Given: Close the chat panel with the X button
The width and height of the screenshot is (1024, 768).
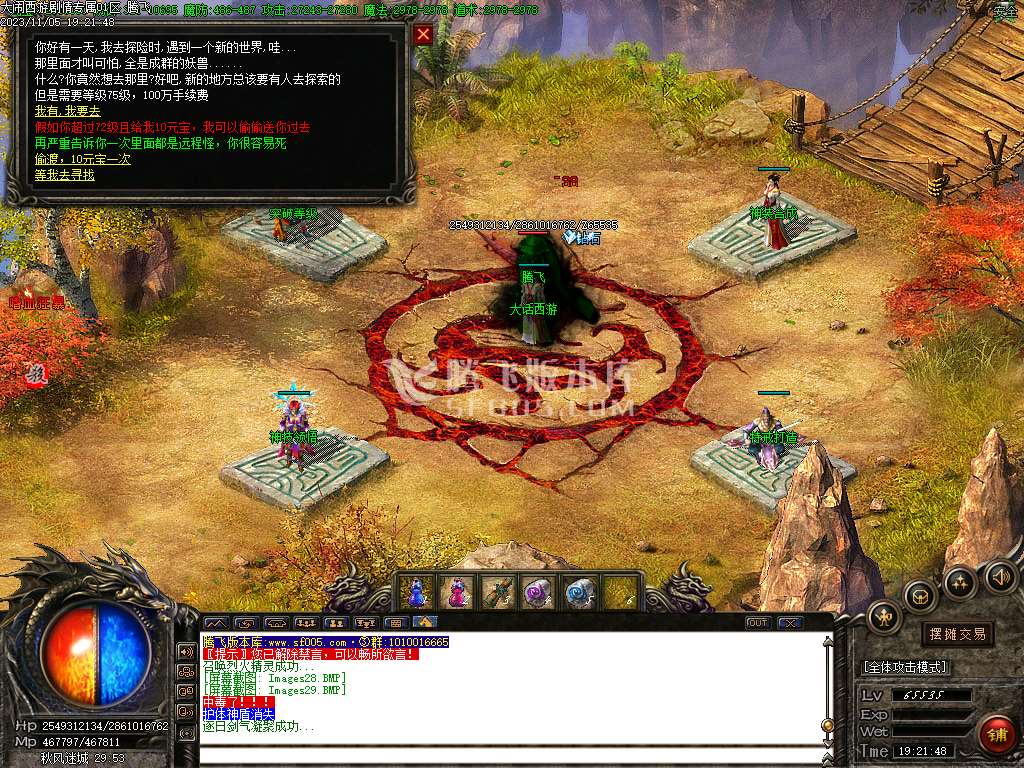Looking at the screenshot, I should point(791,623).
